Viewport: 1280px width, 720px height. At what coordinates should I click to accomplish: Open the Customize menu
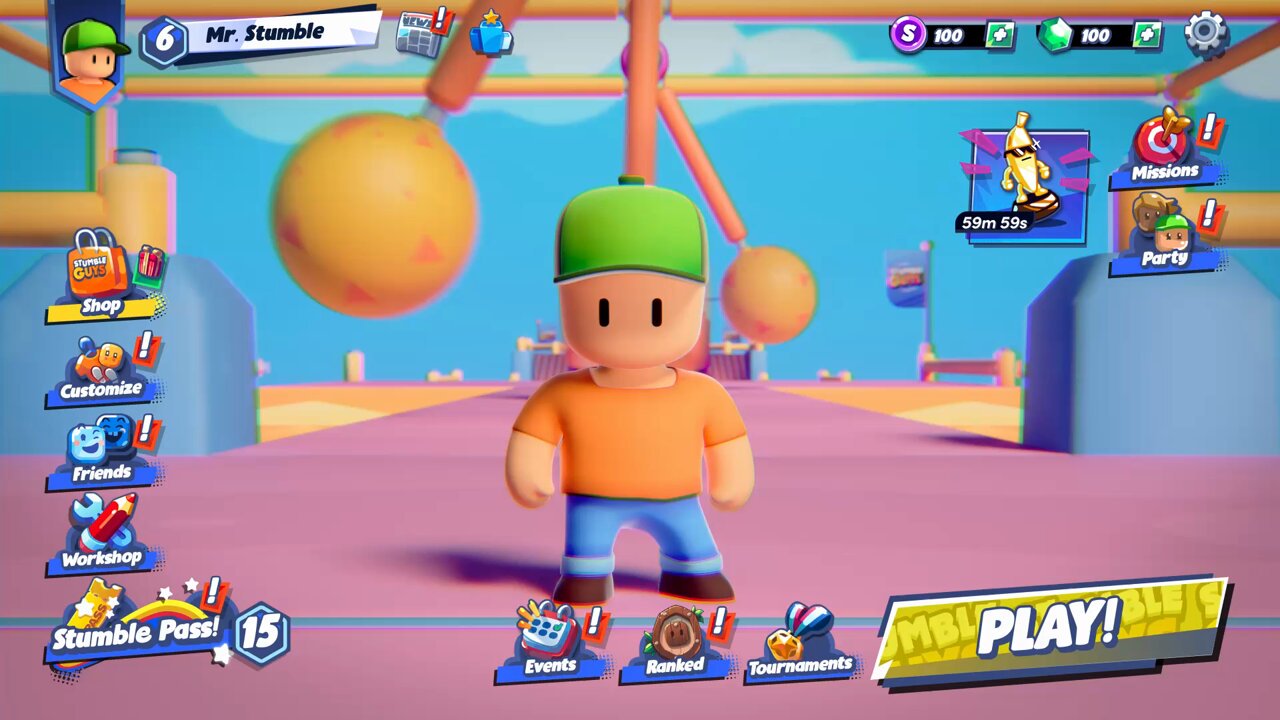pos(100,370)
